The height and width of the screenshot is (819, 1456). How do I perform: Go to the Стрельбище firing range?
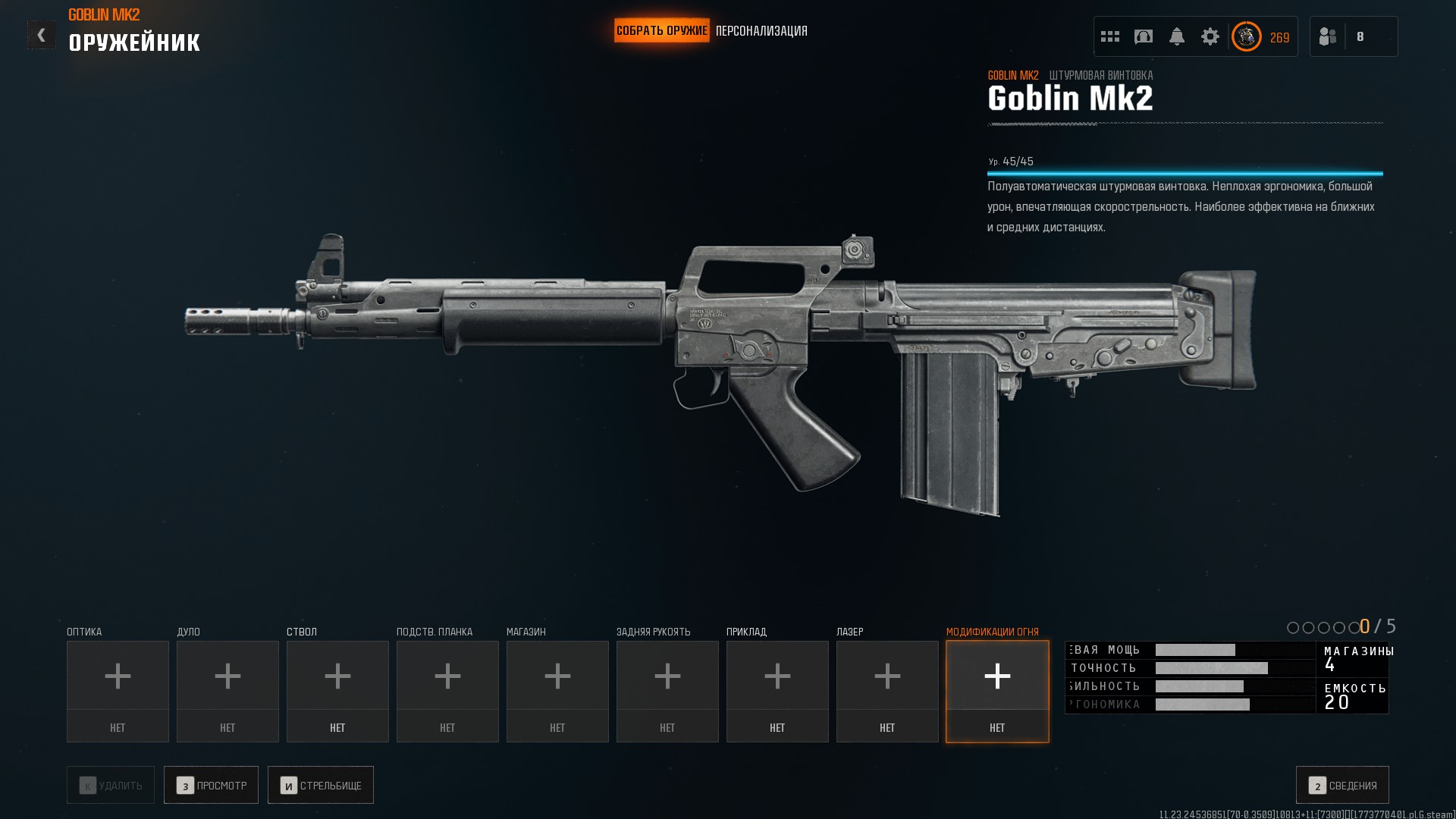coord(321,786)
